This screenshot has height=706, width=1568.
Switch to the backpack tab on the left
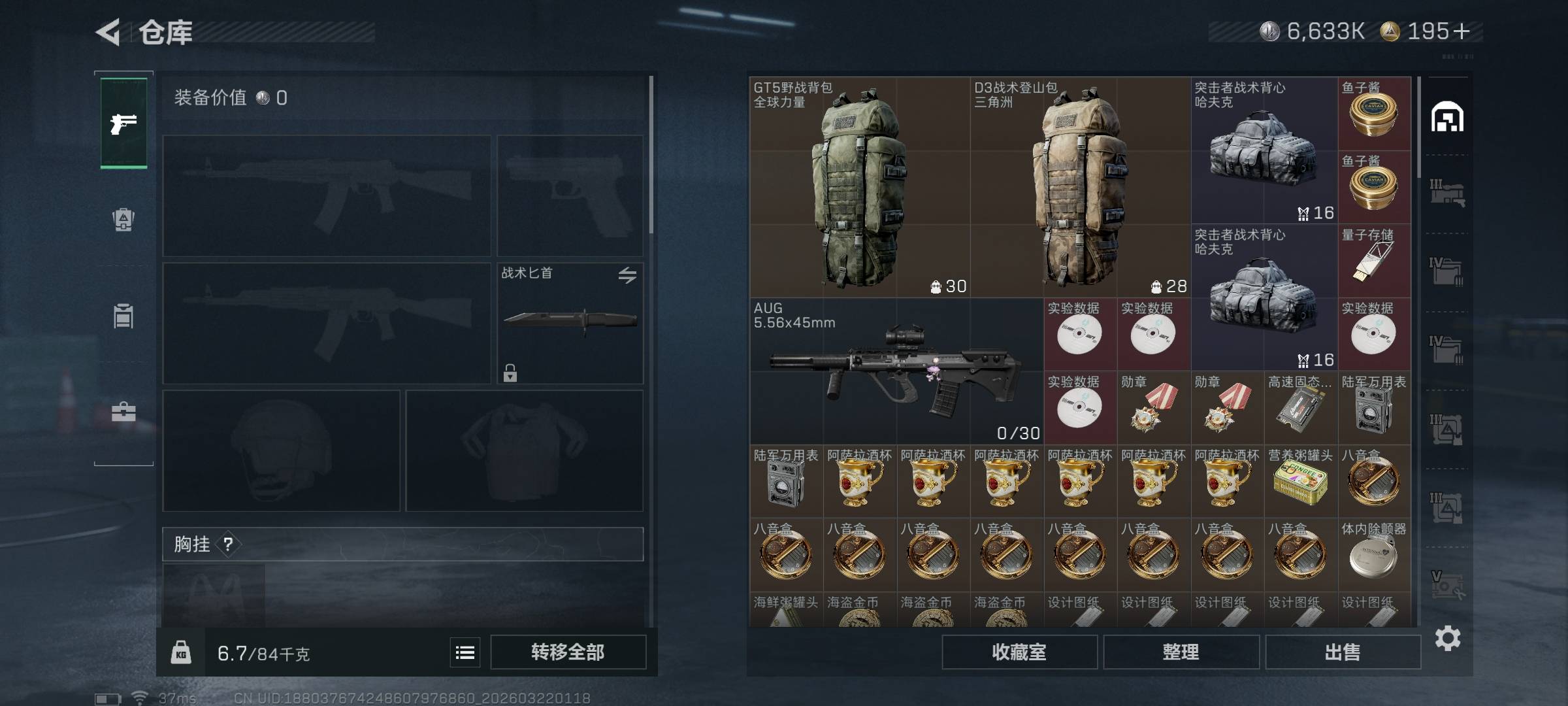(x=123, y=220)
